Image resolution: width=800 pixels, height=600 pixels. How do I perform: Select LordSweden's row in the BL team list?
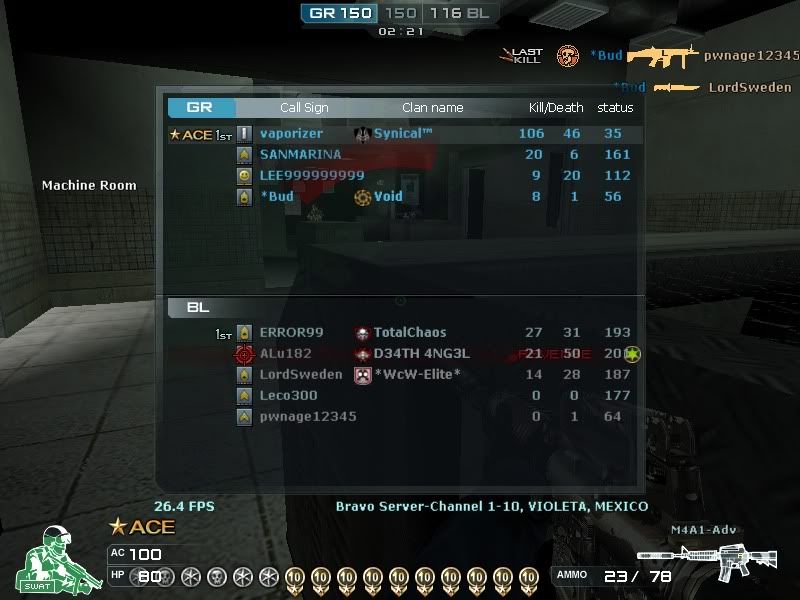[x=400, y=375]
